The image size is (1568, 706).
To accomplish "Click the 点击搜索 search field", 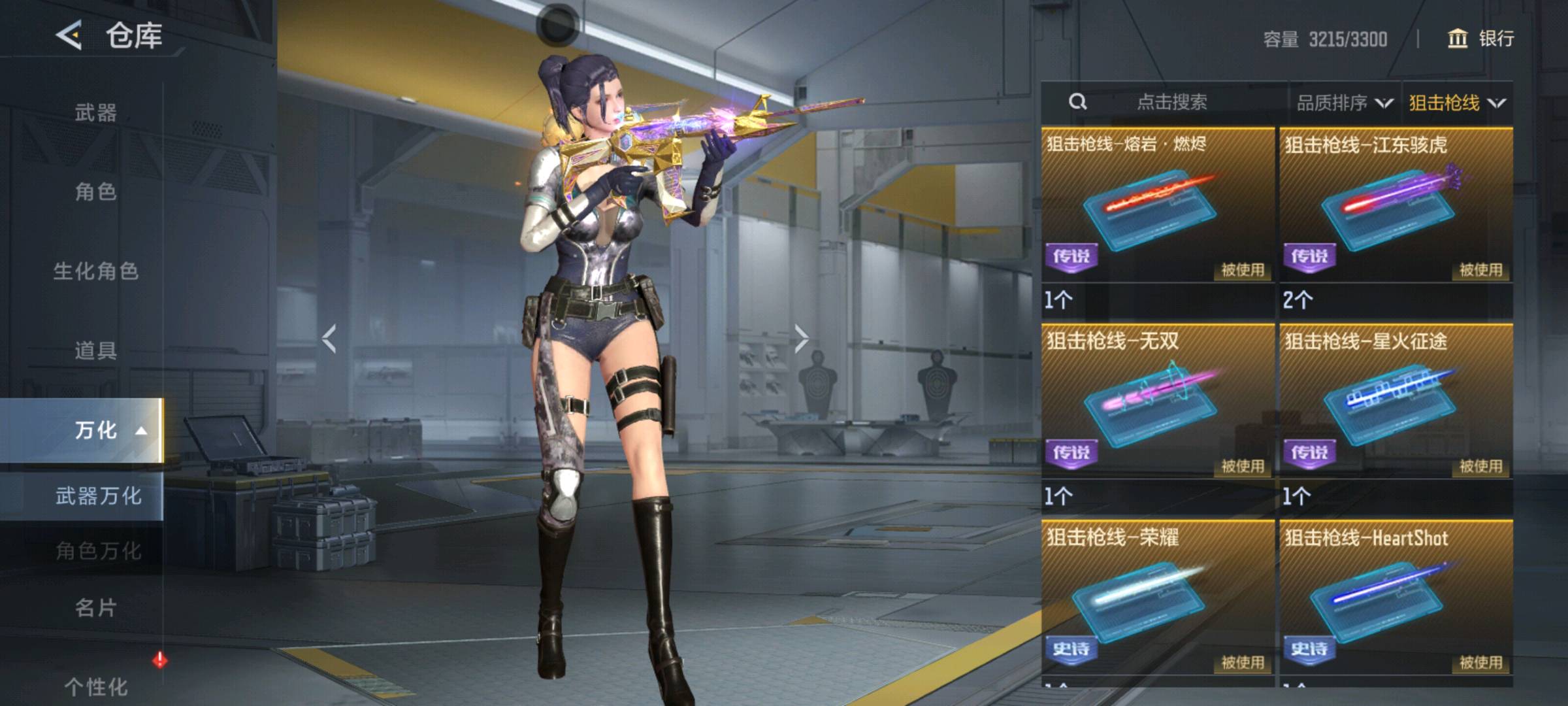I will pyautogui.click(x=1171, y=102).
